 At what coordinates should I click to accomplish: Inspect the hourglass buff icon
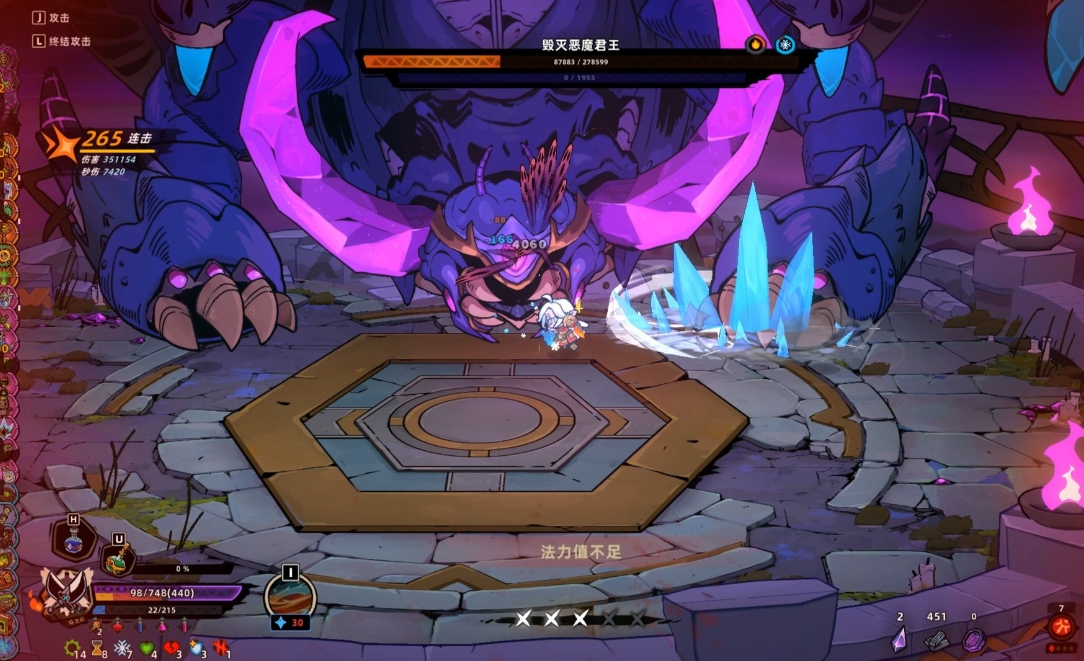tap(97, 647)
